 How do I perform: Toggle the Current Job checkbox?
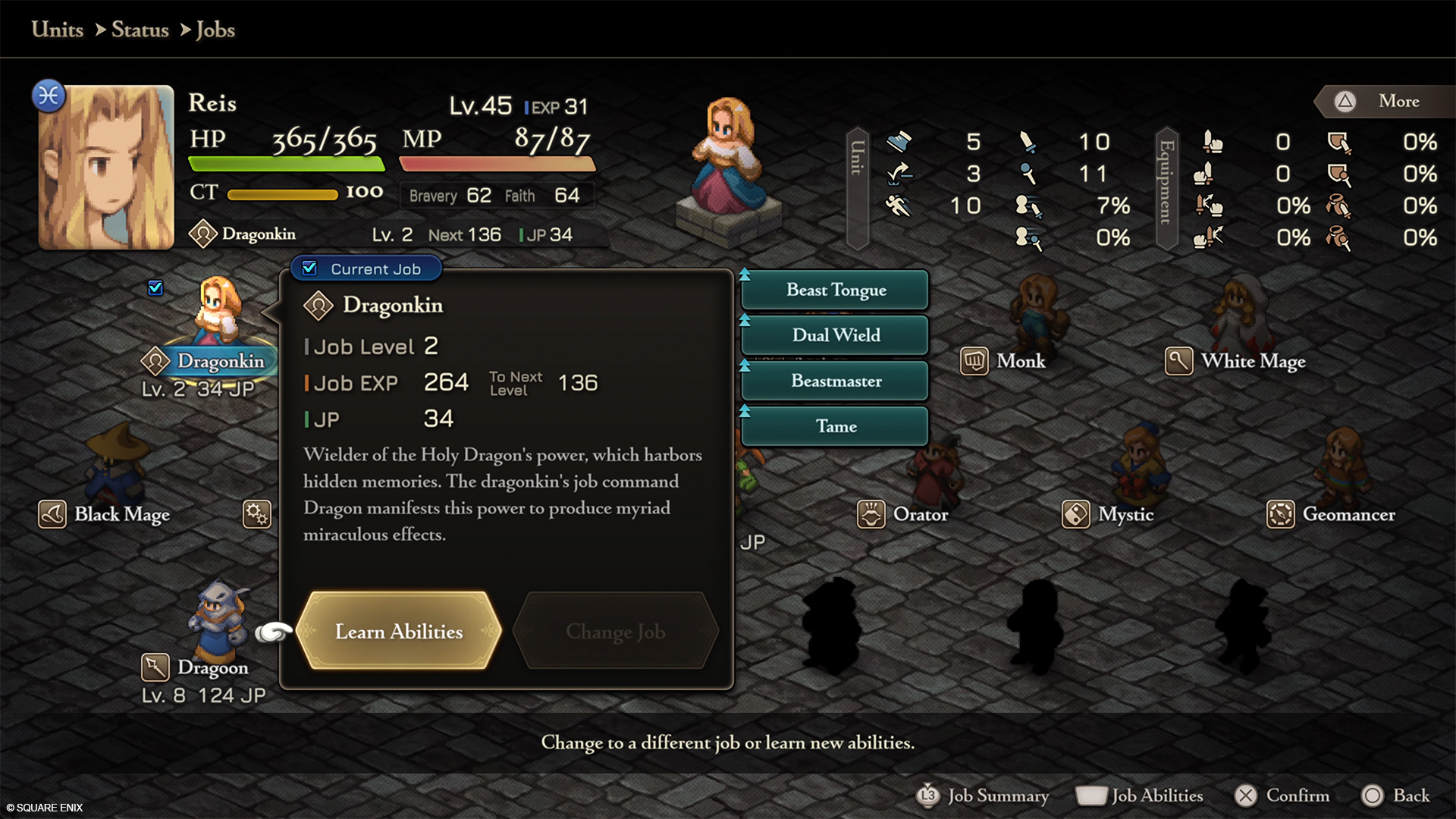tap(309, 267)
